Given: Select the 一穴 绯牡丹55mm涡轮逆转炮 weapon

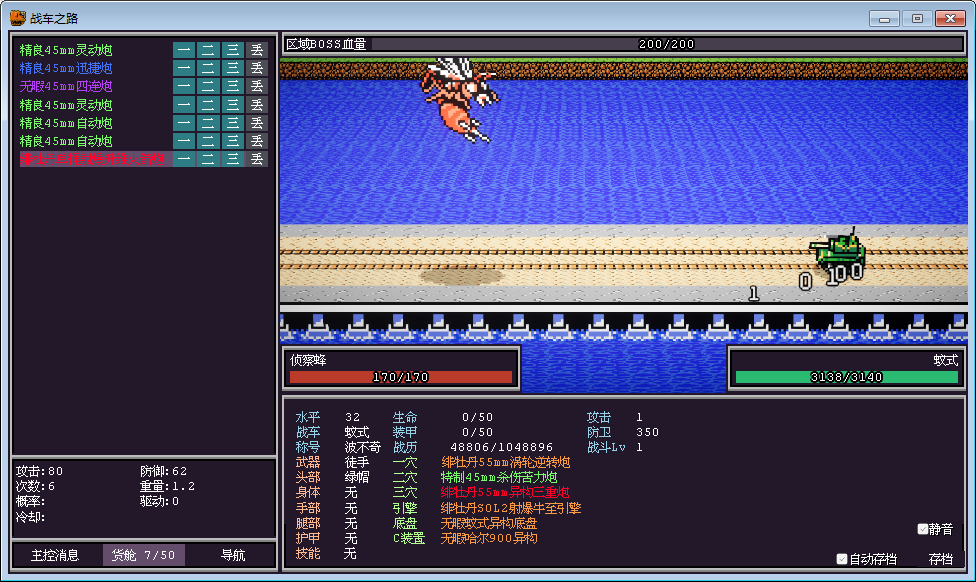Looking at the screenshot, I should coord(505,463).
